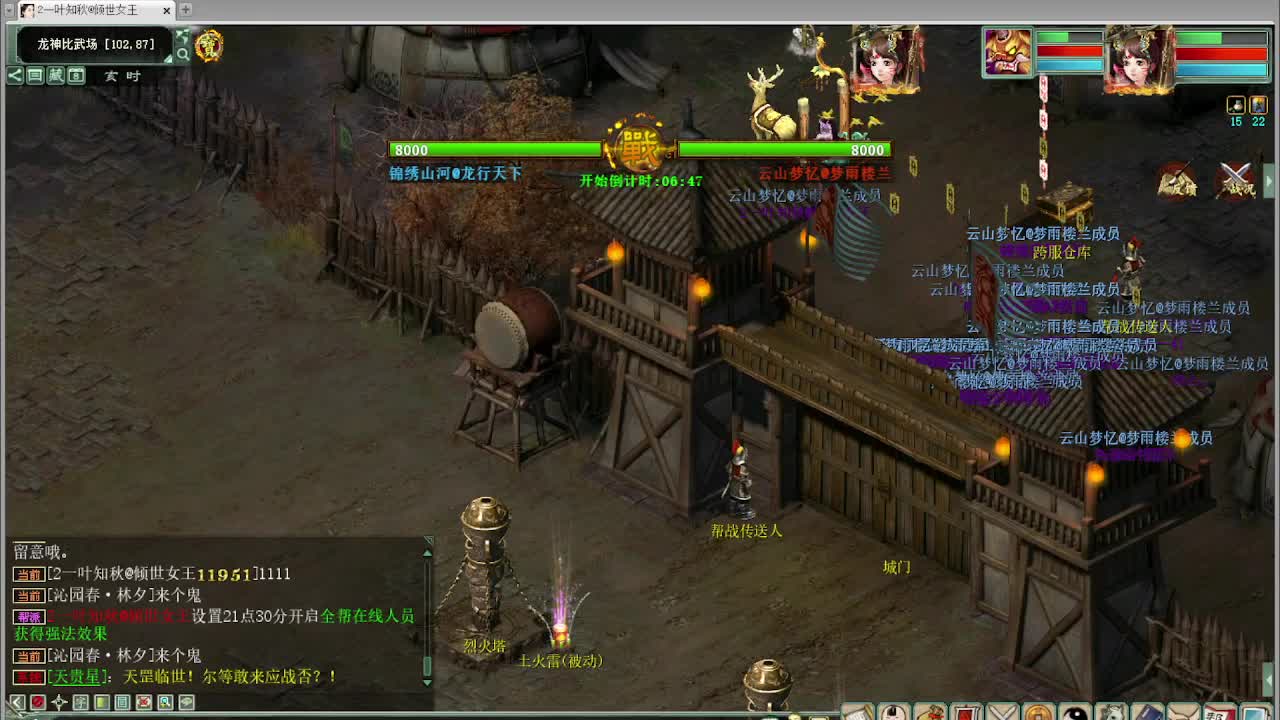The height and width of the screenshot is (720, 1280).
Task: Open the calendar icon in the top-left bar
Action: 77,75
